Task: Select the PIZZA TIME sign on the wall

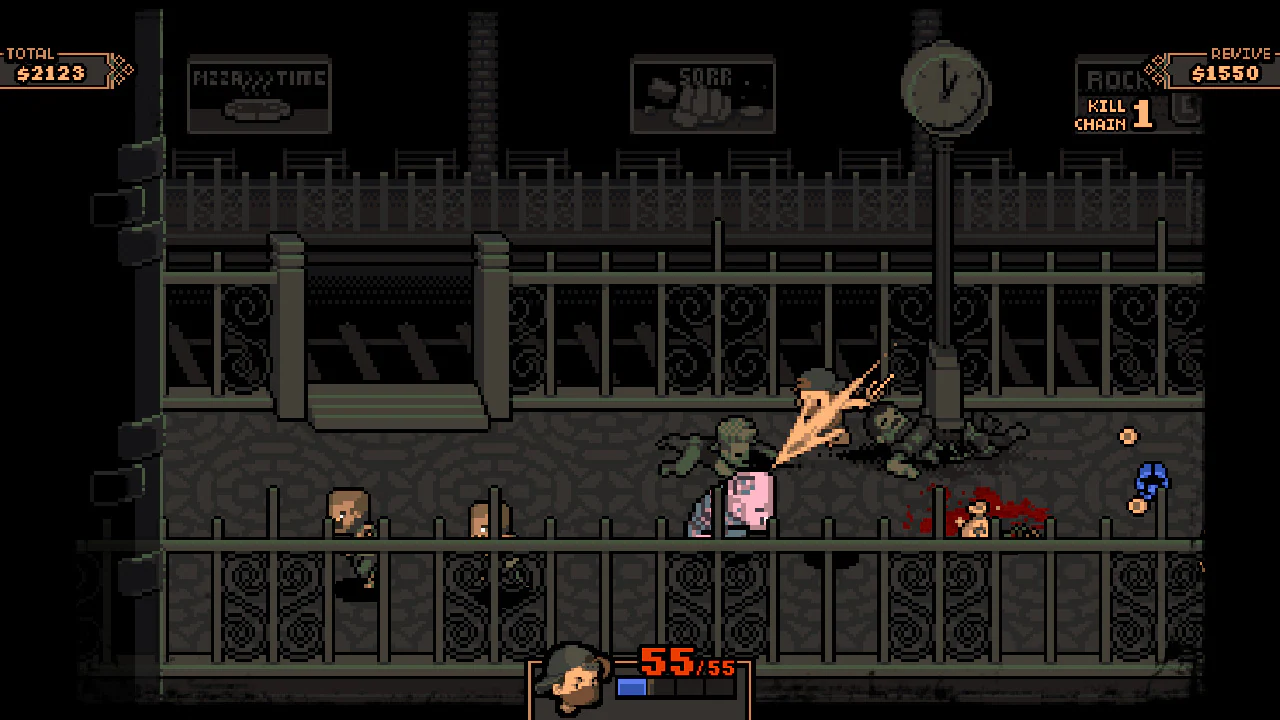Action: pyautogui.click(x=259, y=95)
